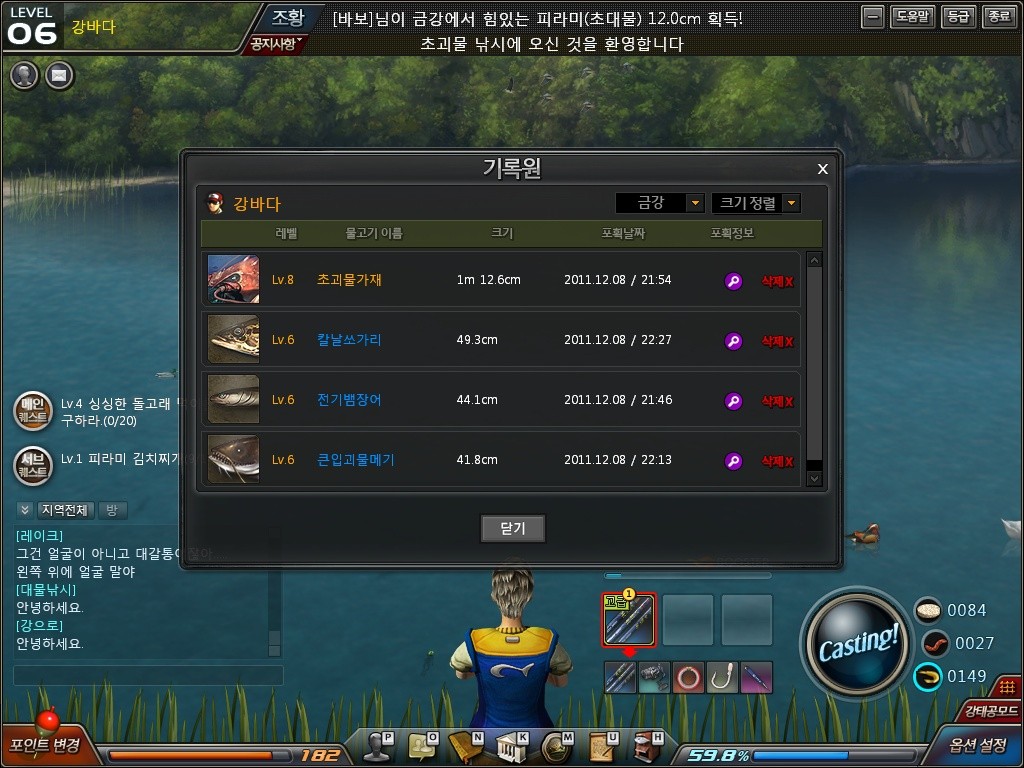Open the 크기 정렬 sort dropdown
Viewport: 1024px width, 768px height.
756,203
